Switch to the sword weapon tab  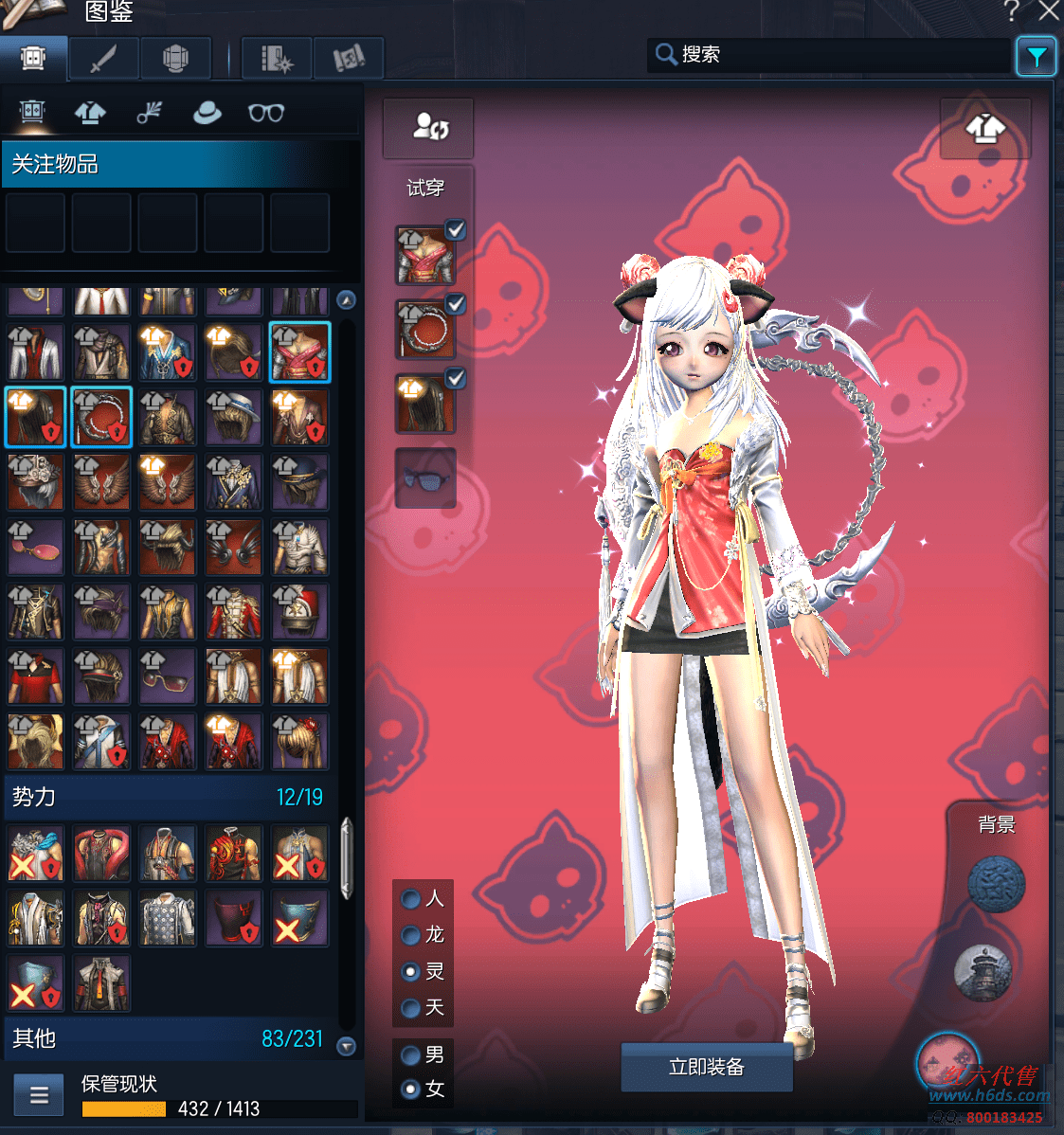point(103,59)
